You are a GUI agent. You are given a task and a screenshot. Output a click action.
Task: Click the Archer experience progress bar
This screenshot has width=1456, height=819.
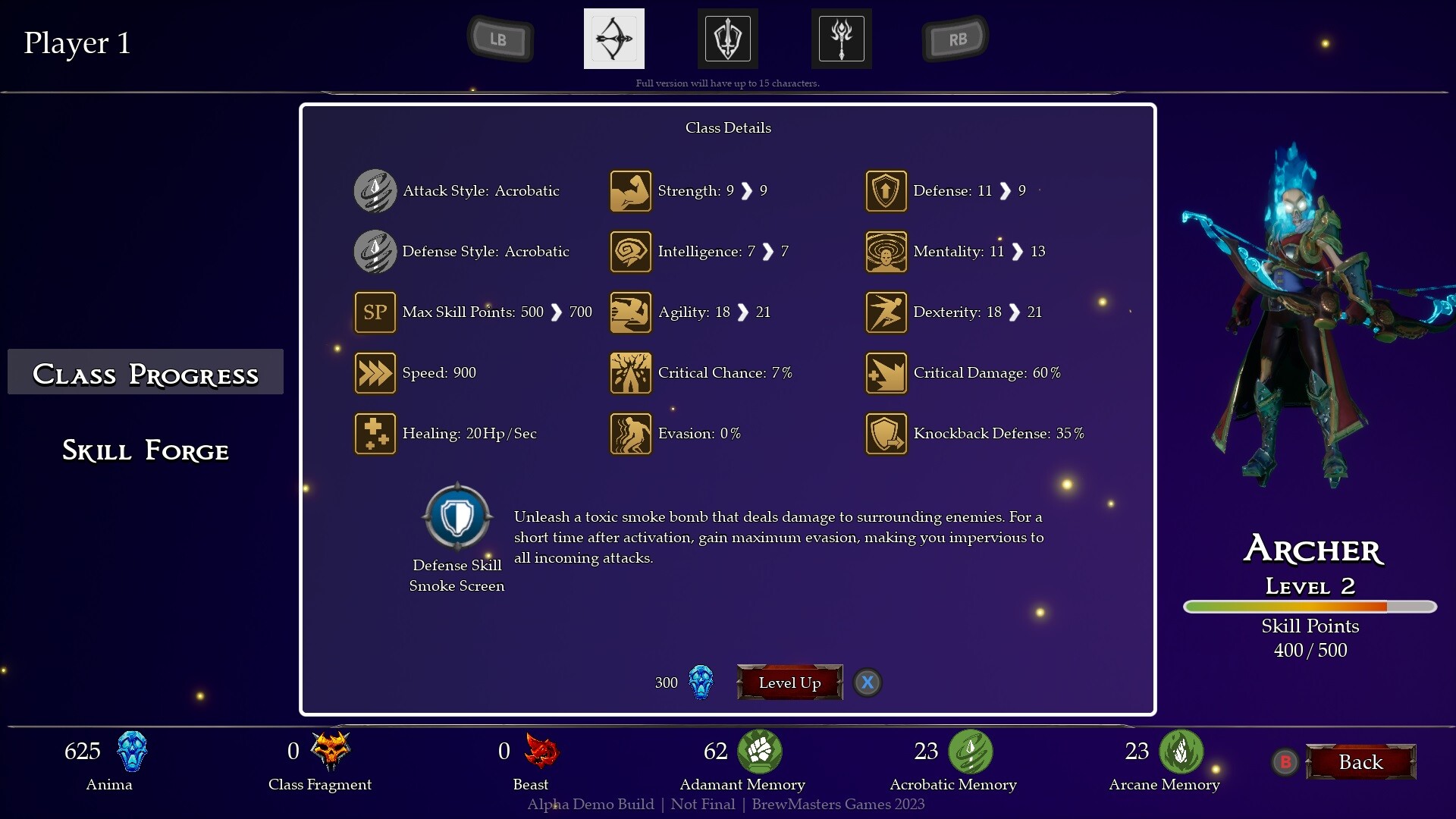(1310, 606)
